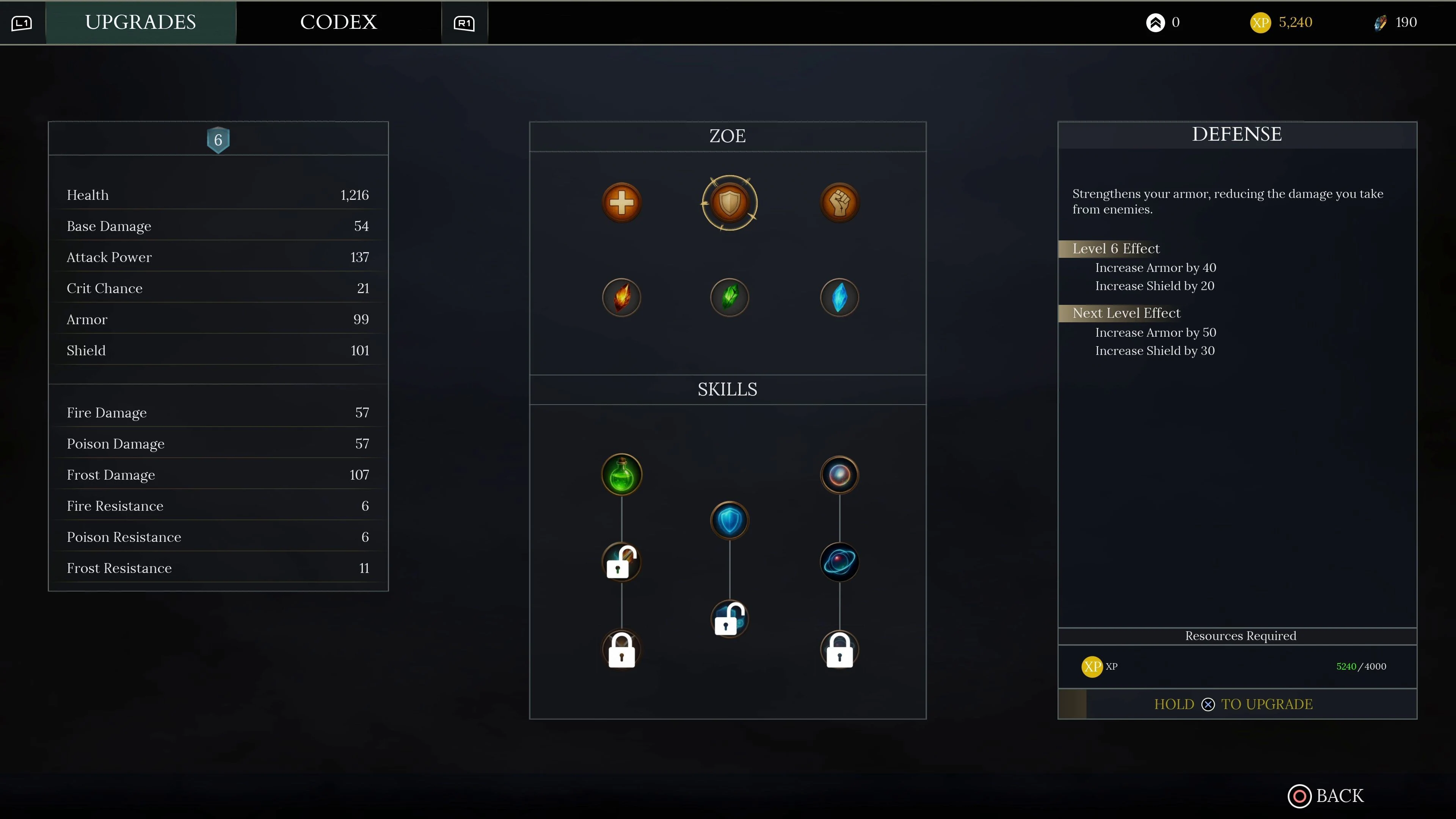Screen dimensions: 1456x819
Task: Open the red orb skill
Action: point(839,474)
